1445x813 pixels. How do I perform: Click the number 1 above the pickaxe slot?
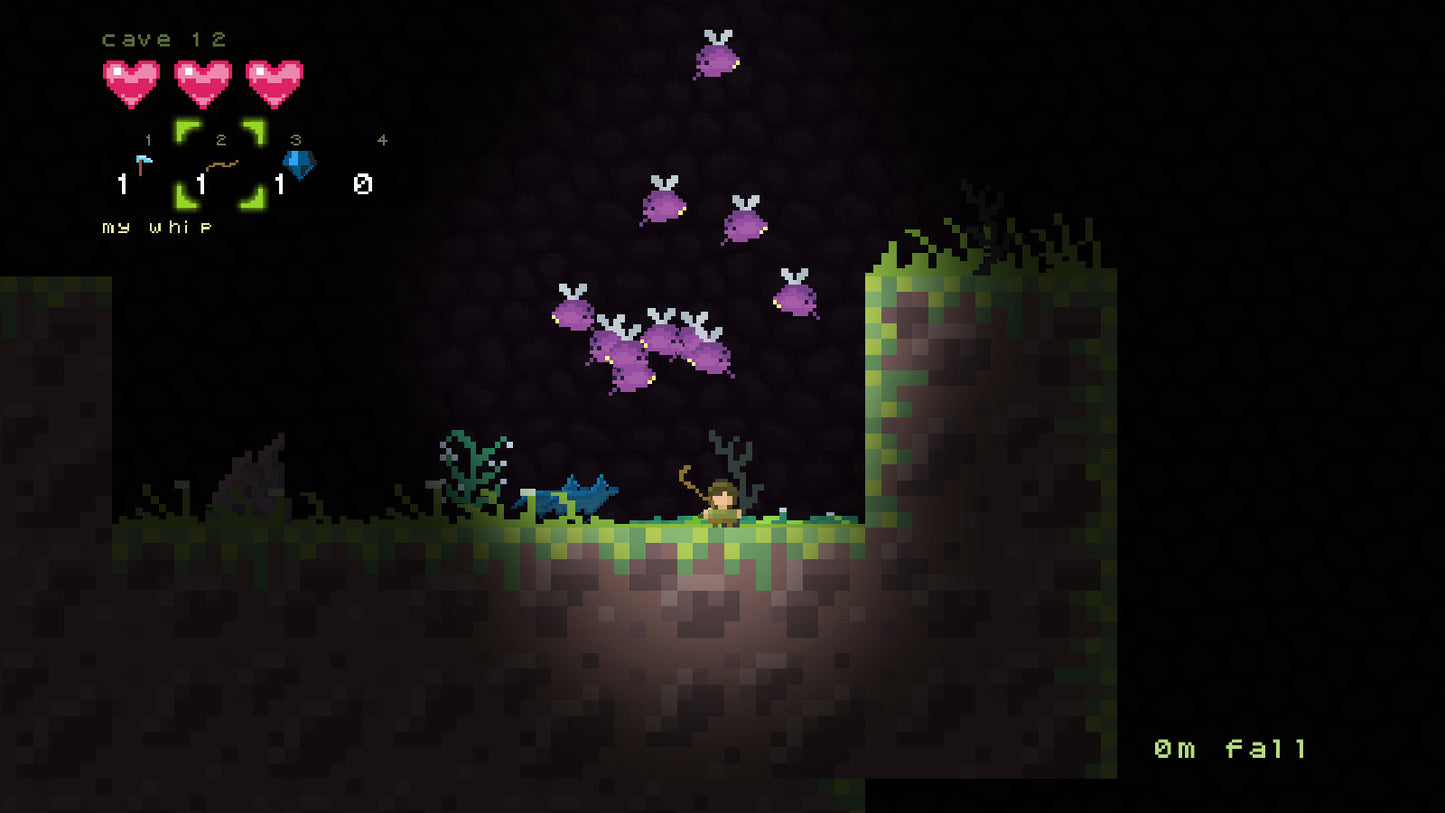pos(148,140)
